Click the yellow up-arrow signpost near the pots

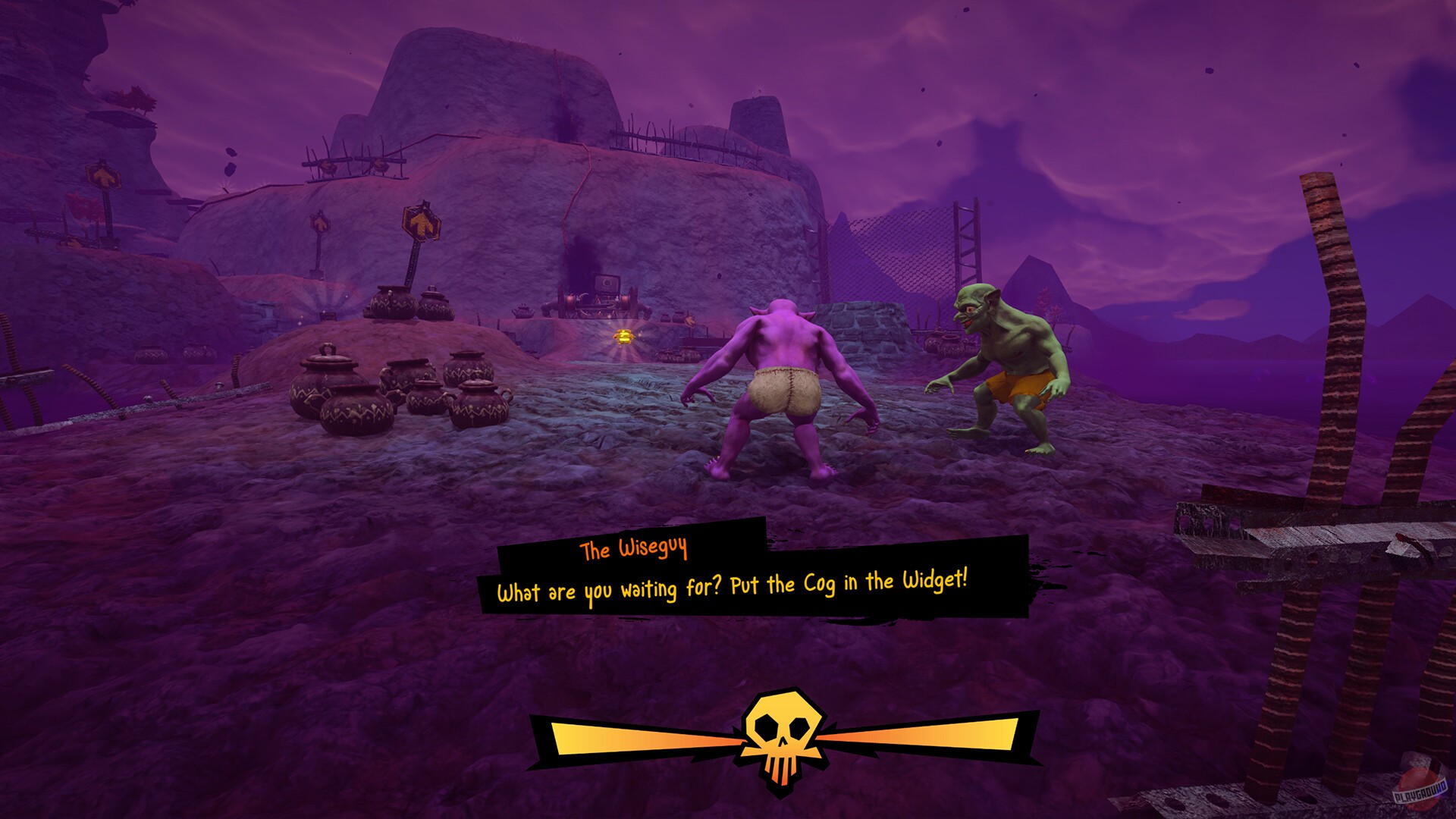pos(422,222)
